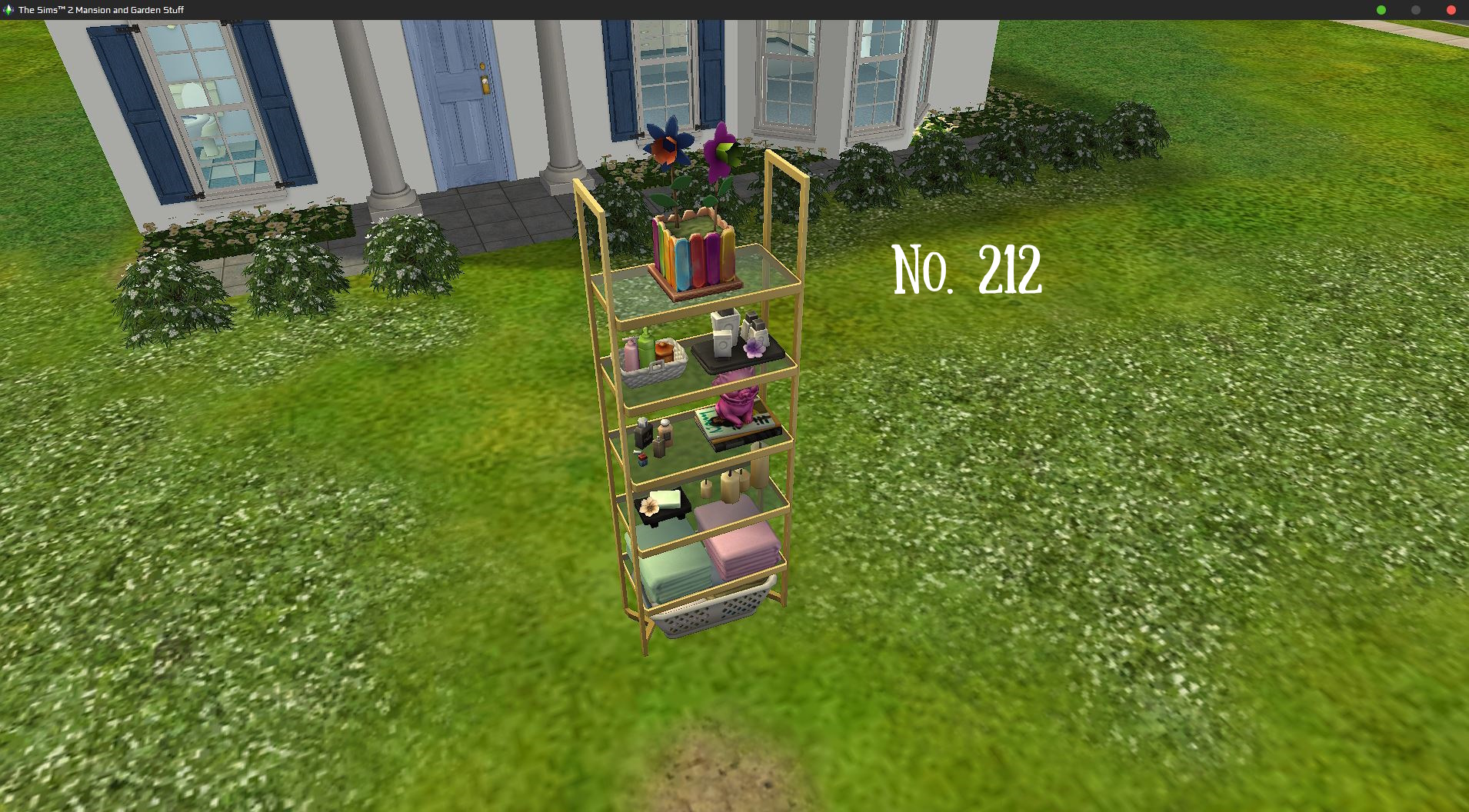Toggle the gray window control dot
Viewport: 1469px width, 812px height.
(1415, 10)
